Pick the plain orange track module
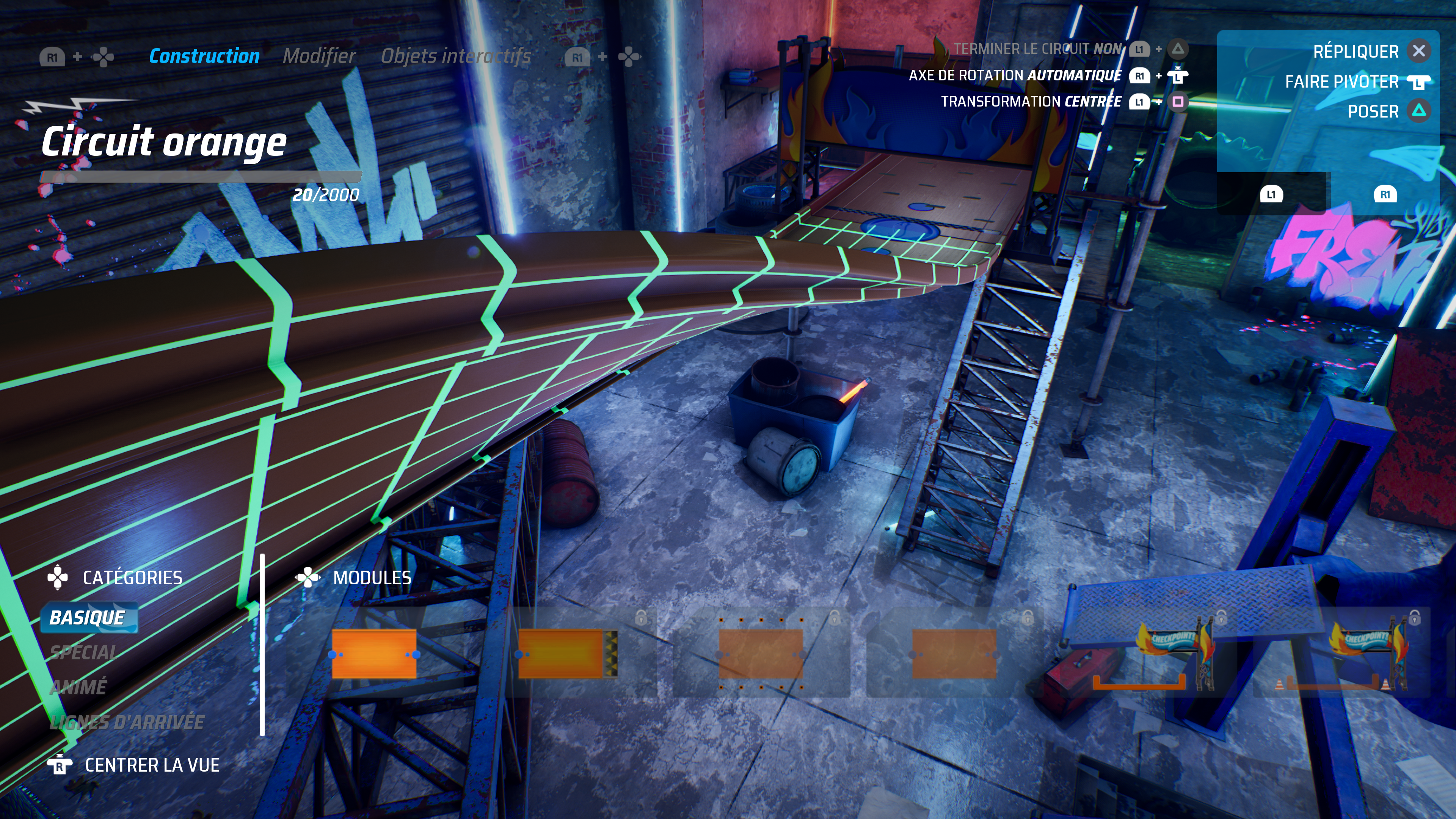 click(374, 654)
